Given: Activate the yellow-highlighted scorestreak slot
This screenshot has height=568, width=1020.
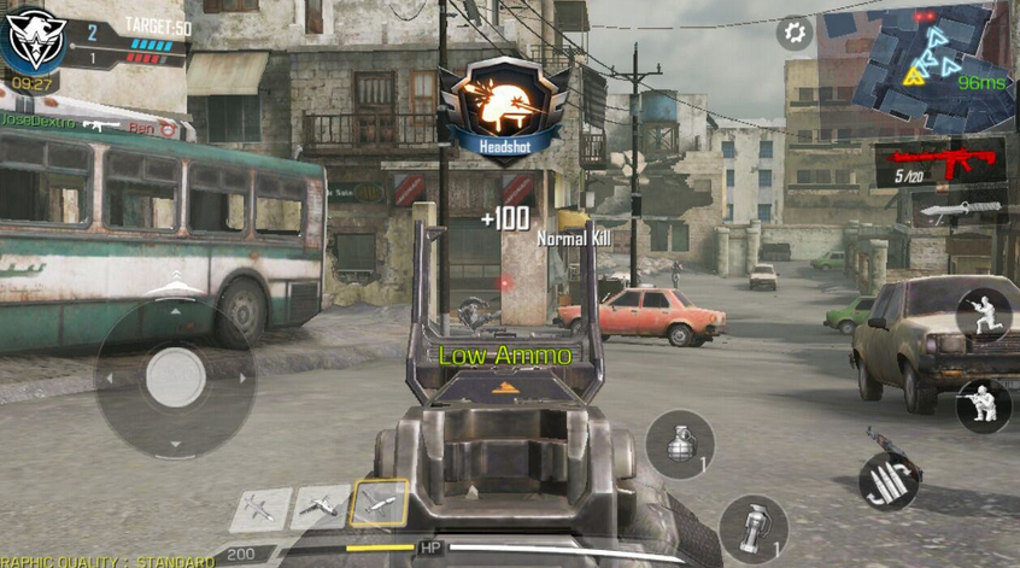Looking at the screenshot, I should point(379,503).
